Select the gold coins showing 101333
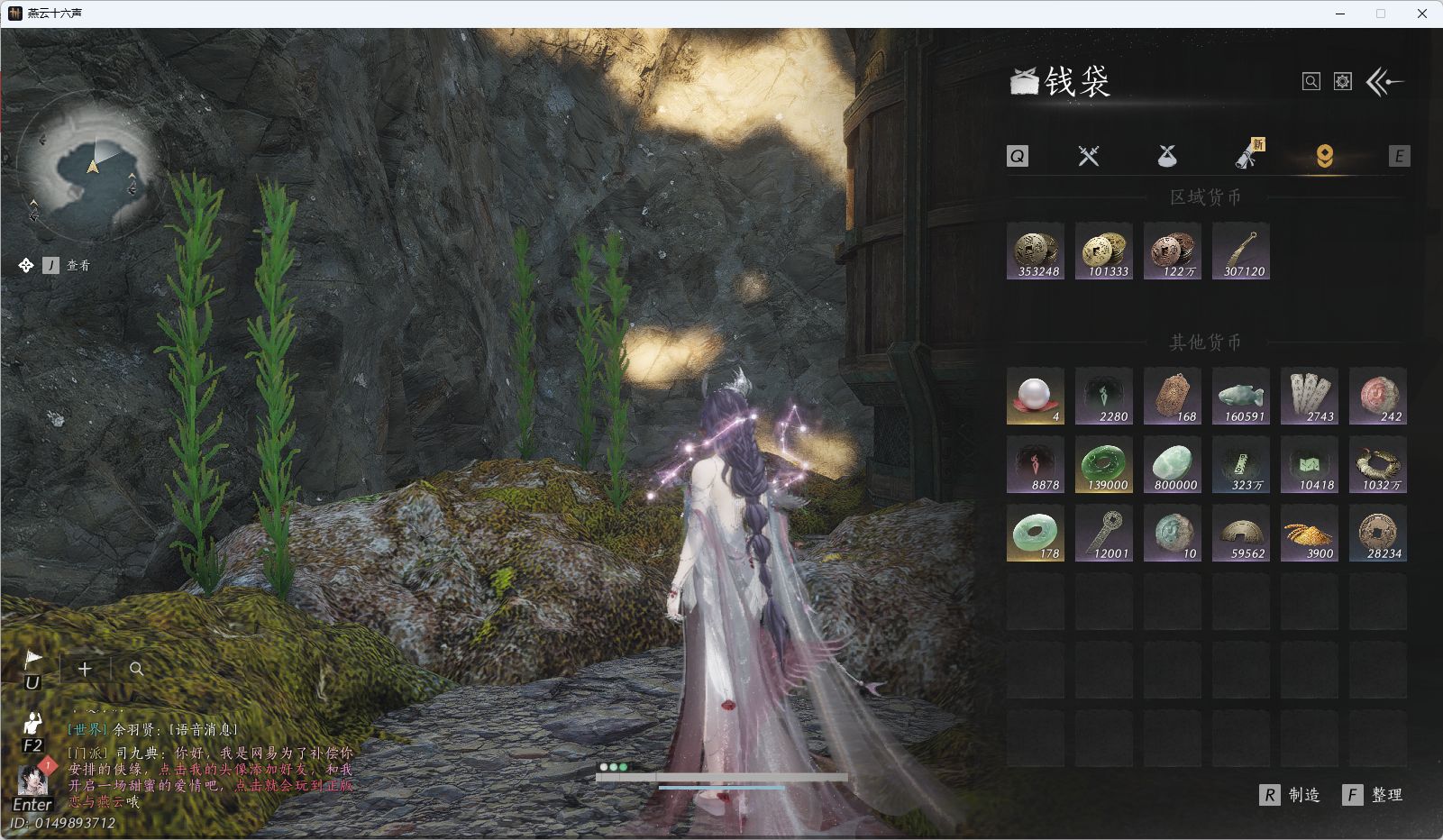The height and width of the screenshot is (840, 1443). coord(1104,251)
